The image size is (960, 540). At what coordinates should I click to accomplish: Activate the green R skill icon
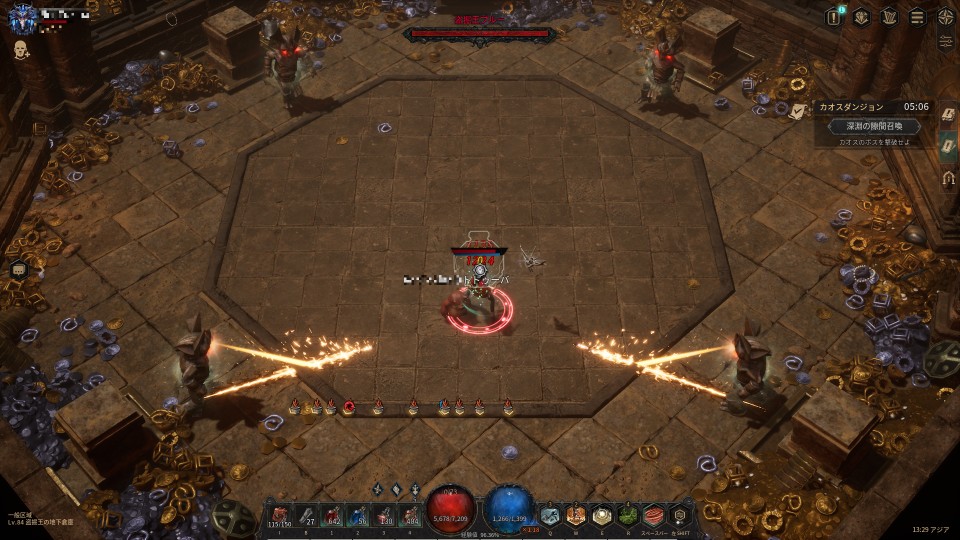click(627, 515)
